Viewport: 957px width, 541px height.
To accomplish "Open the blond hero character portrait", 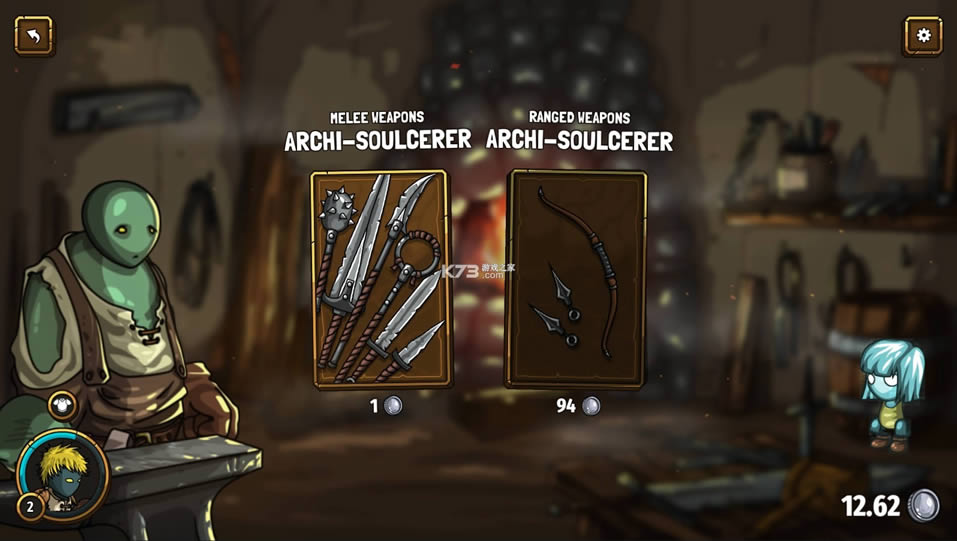I will tap(62, 474).
